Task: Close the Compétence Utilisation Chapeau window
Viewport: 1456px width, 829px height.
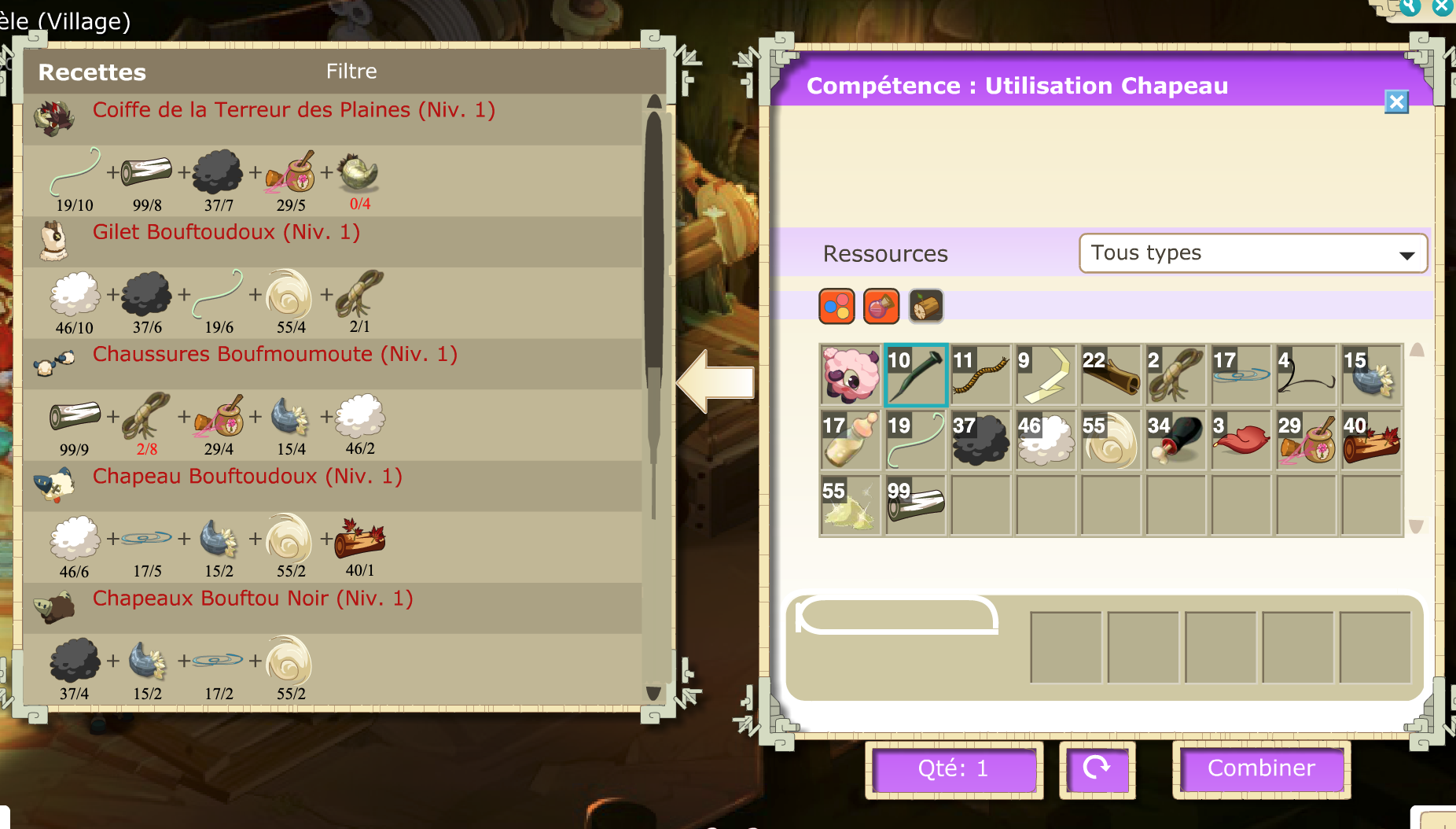Action: pos(1396,102)
